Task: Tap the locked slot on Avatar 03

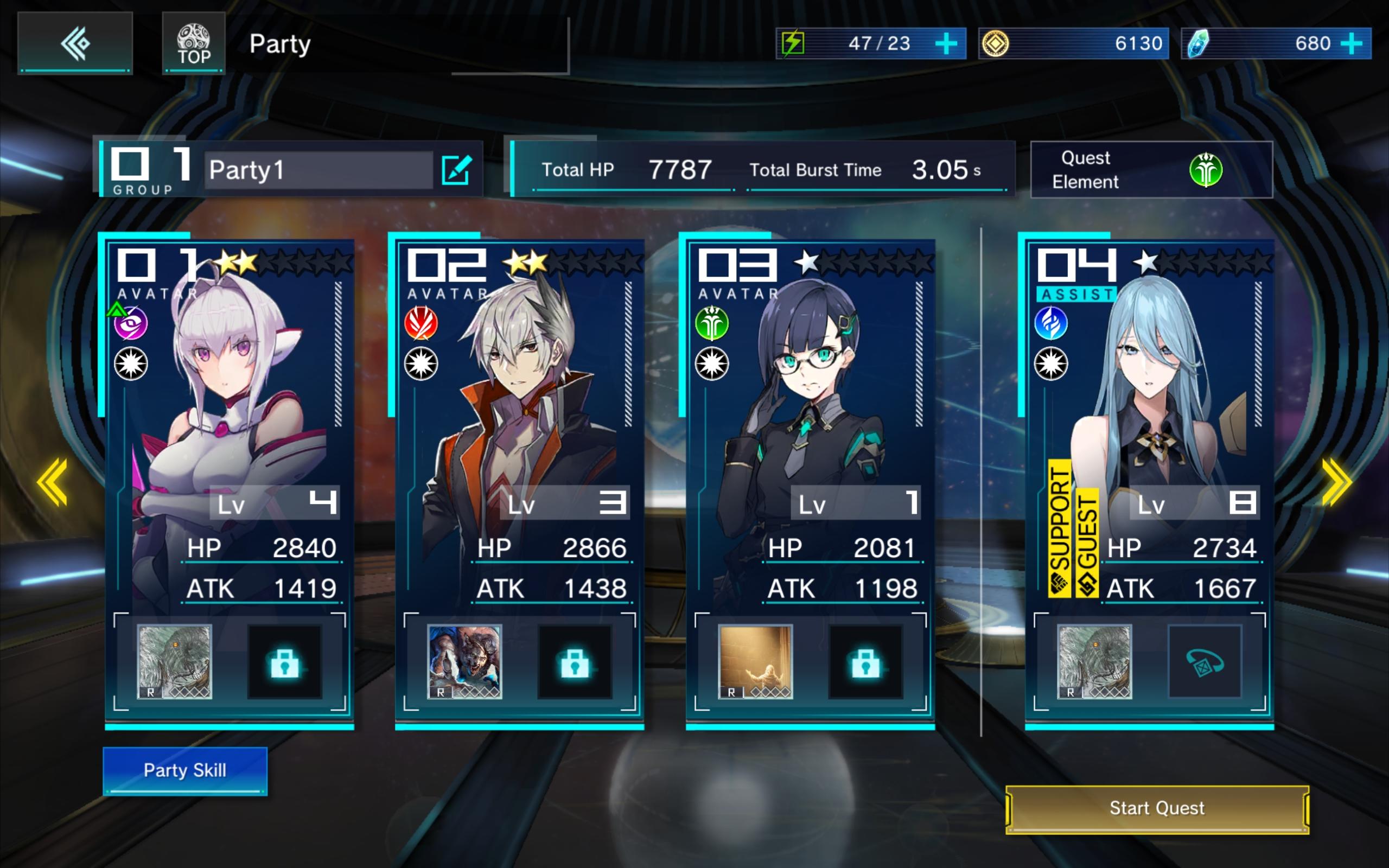Action: tap(865, 662)
